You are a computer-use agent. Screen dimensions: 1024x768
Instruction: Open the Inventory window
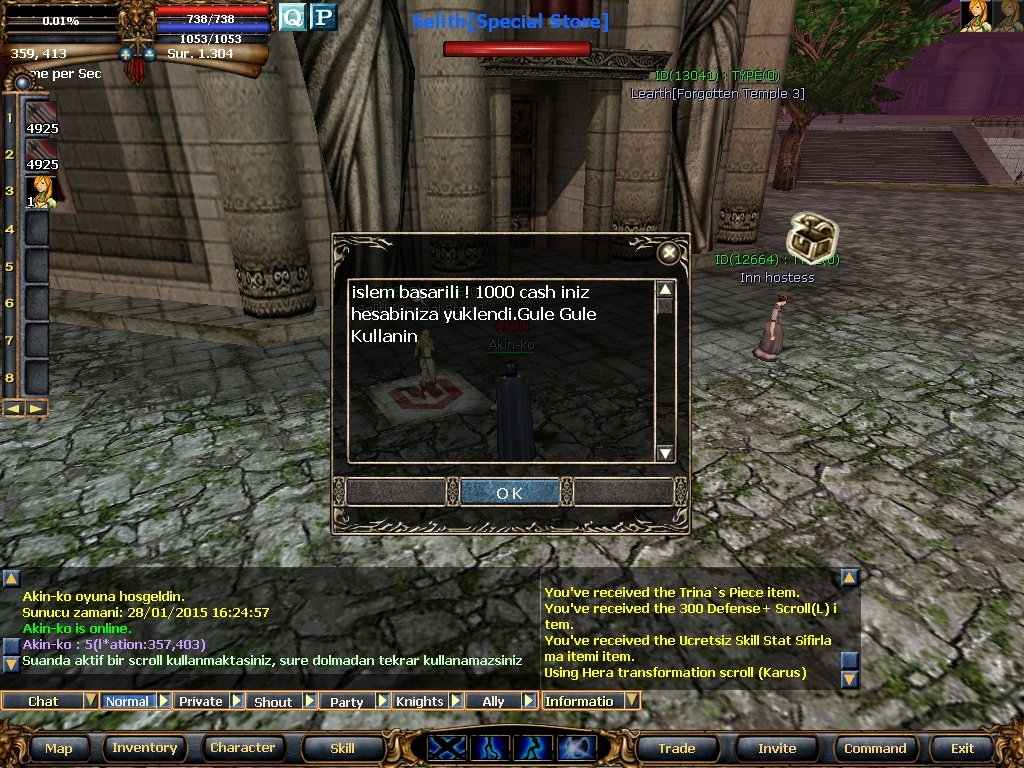pyautogui.click(x=144, y=748)
